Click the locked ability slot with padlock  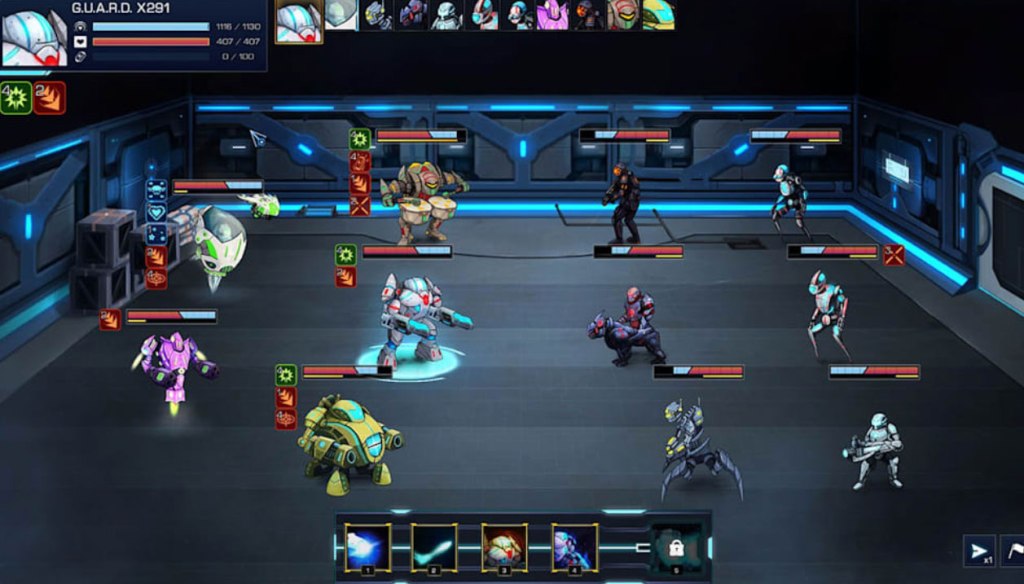(x=677, y=548)
